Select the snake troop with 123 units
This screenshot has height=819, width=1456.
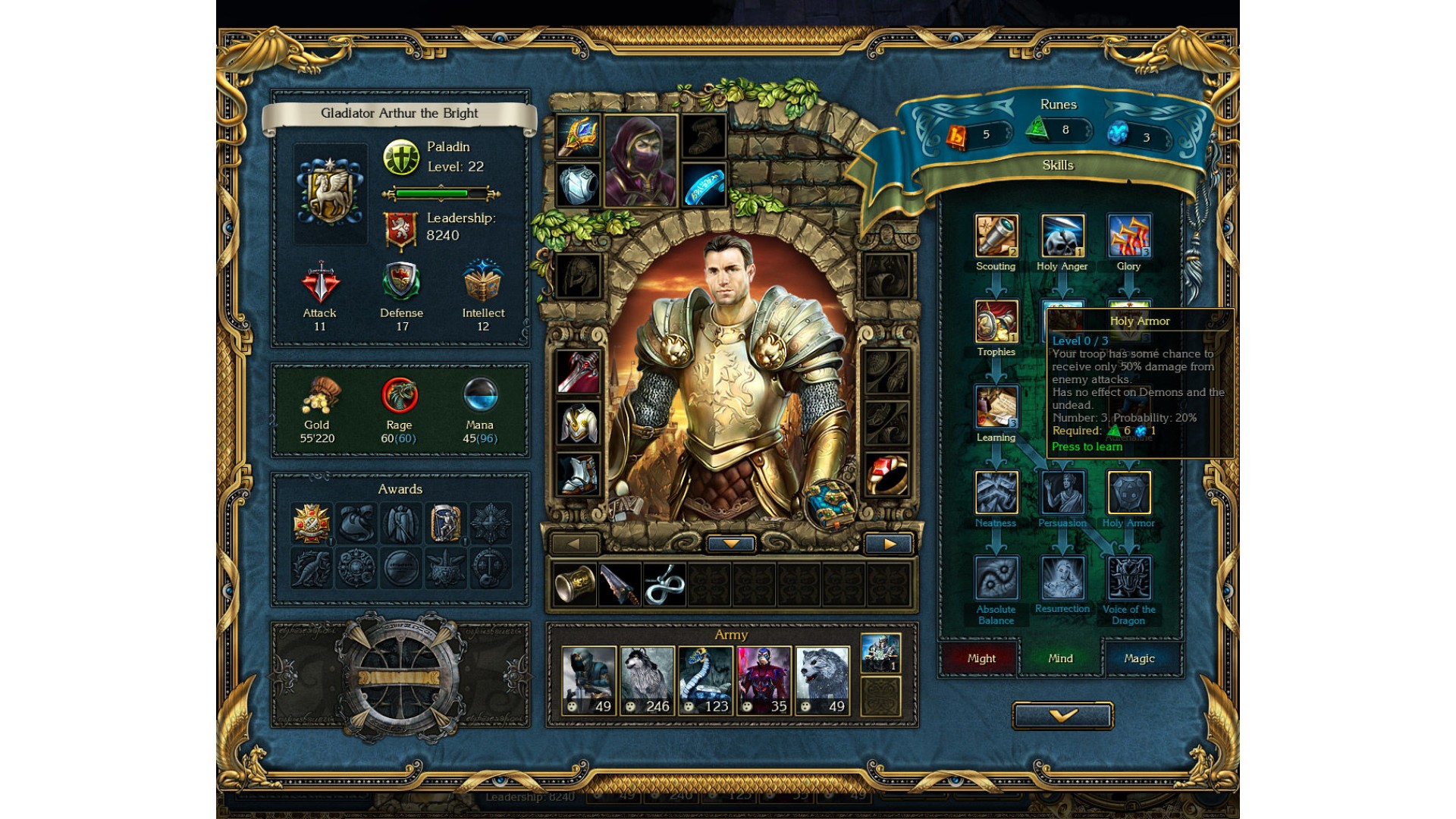coord(705,680)
